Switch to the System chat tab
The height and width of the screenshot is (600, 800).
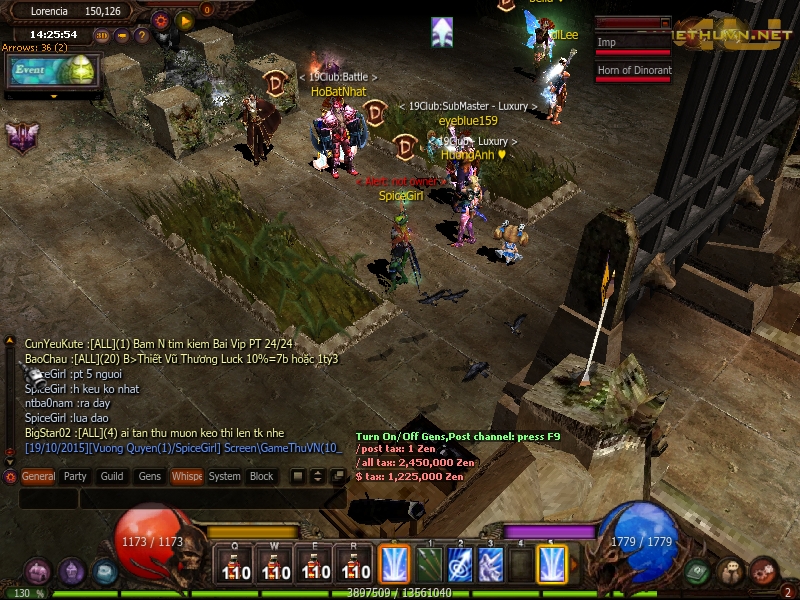224,477
